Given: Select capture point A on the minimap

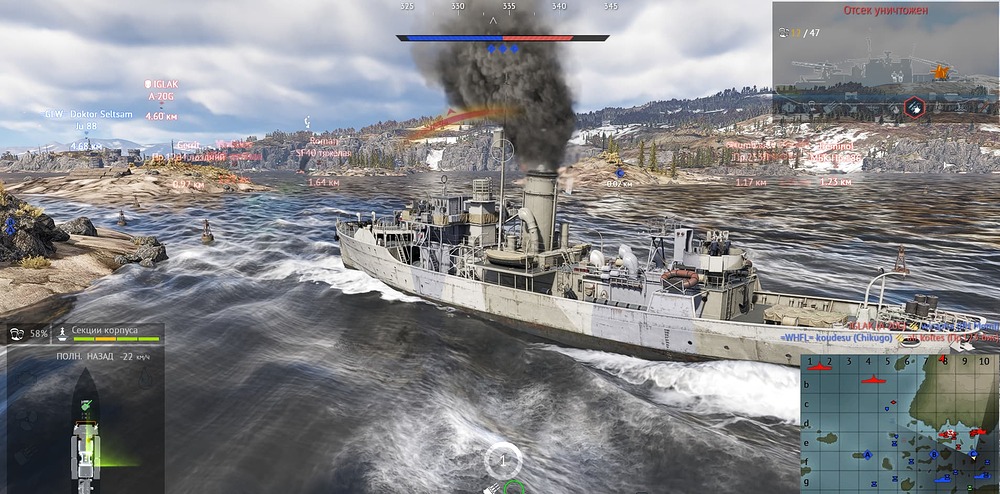Looking at the screenshot, I should click(x=868, y=455).
